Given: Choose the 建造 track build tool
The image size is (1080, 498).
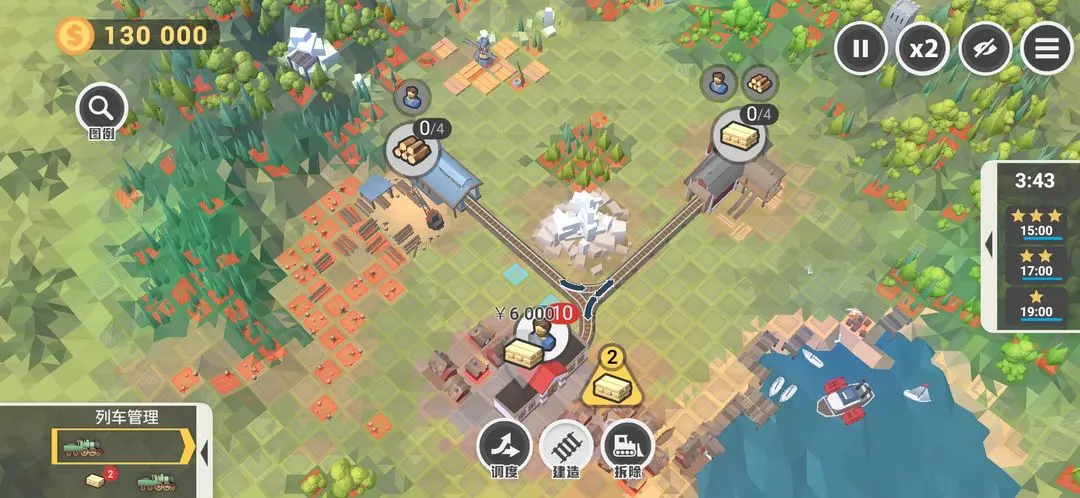Looking at the screenshot, I should [x=566, y=446].
